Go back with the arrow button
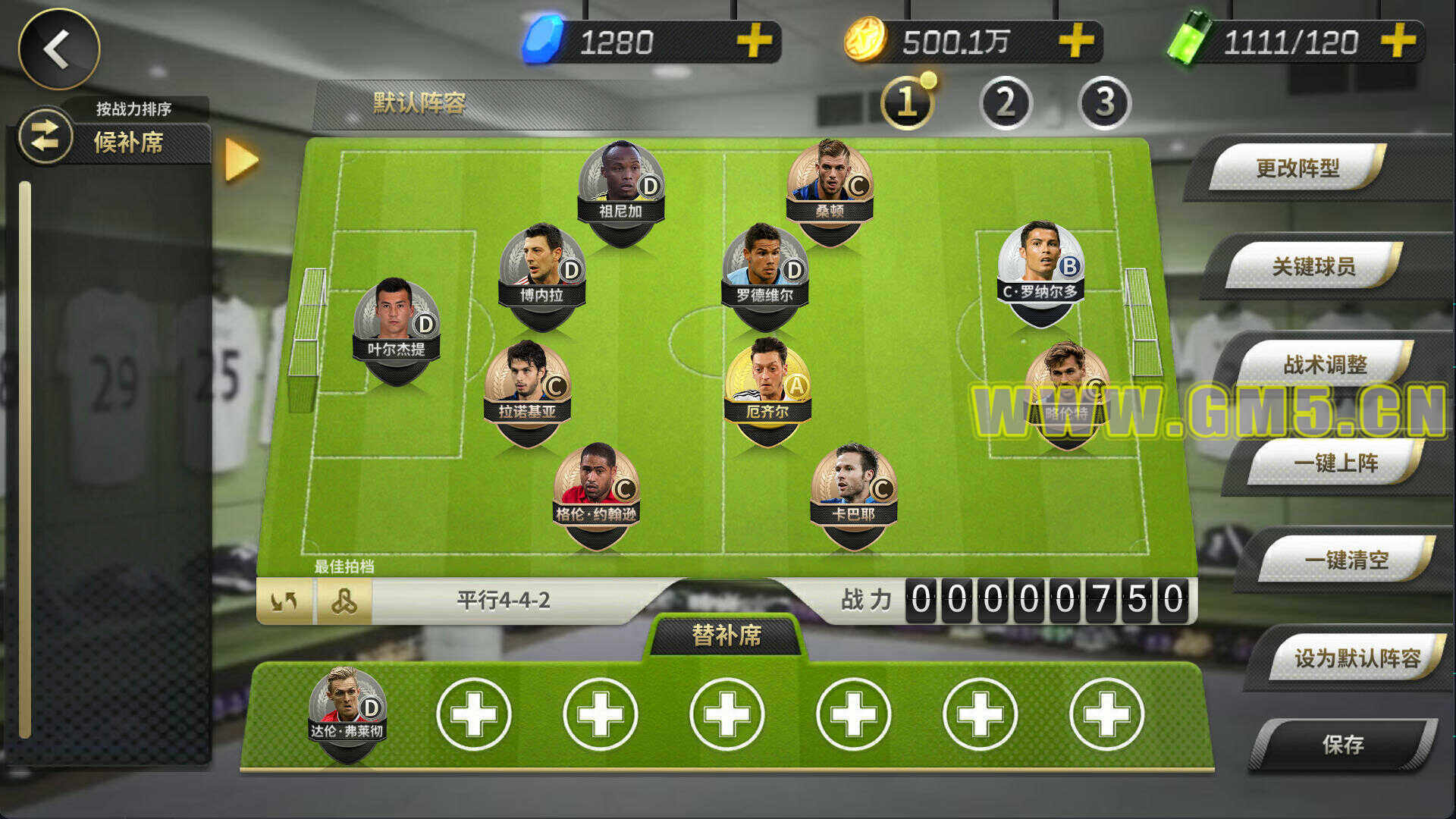The width and height of the screenshot is (1456, 819). tap(58, 49)
